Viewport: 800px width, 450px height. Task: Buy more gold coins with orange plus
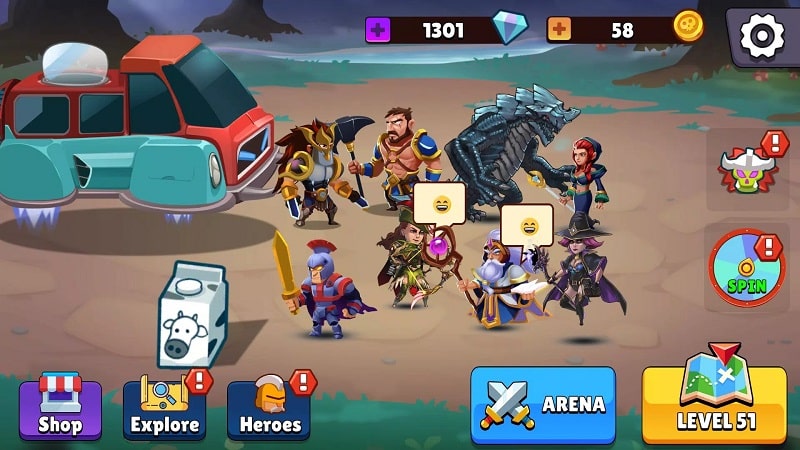pos(558,30)
